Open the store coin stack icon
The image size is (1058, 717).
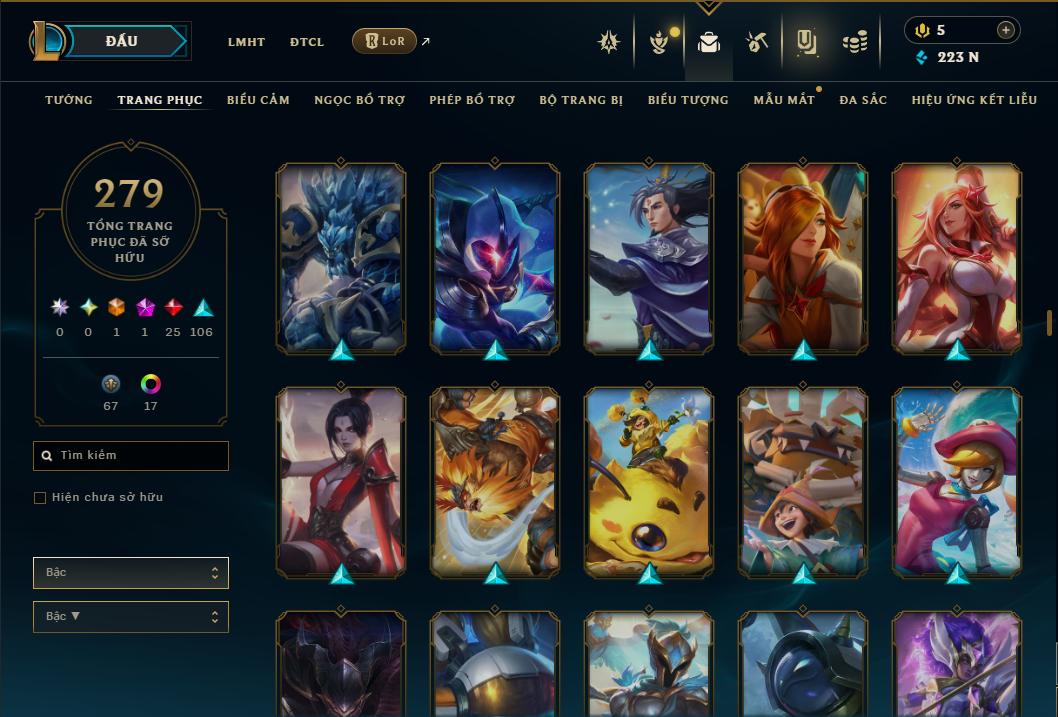(x=854, y=42)
